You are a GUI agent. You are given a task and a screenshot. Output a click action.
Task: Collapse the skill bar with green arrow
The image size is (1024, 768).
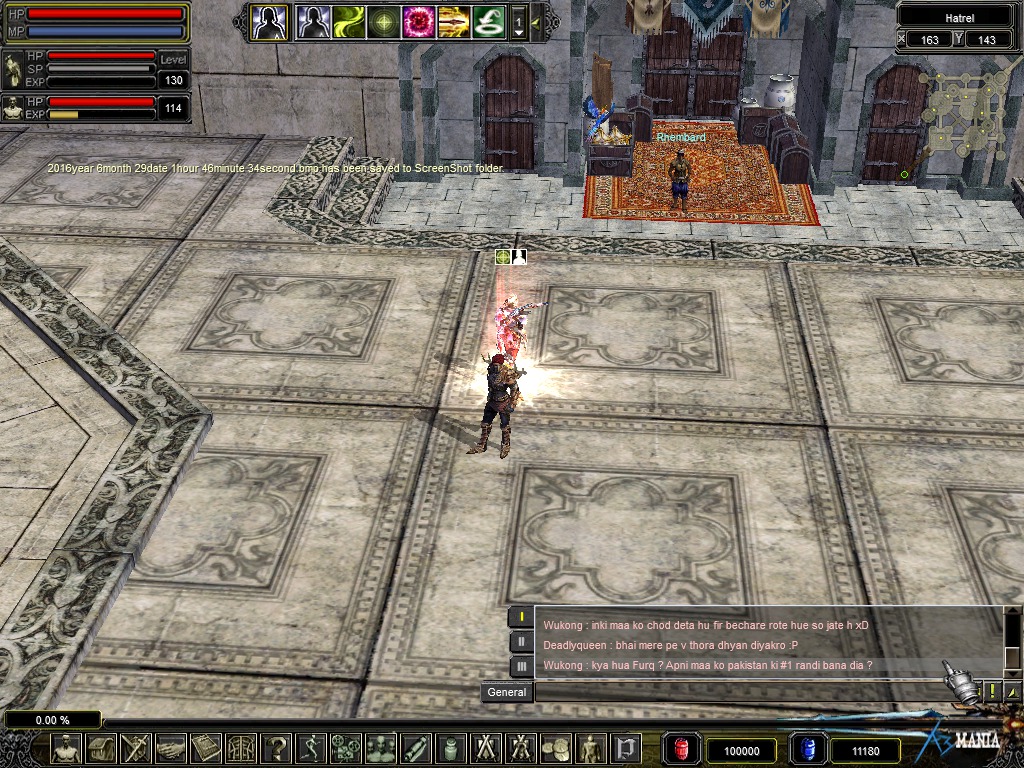(x=536, y=21)
